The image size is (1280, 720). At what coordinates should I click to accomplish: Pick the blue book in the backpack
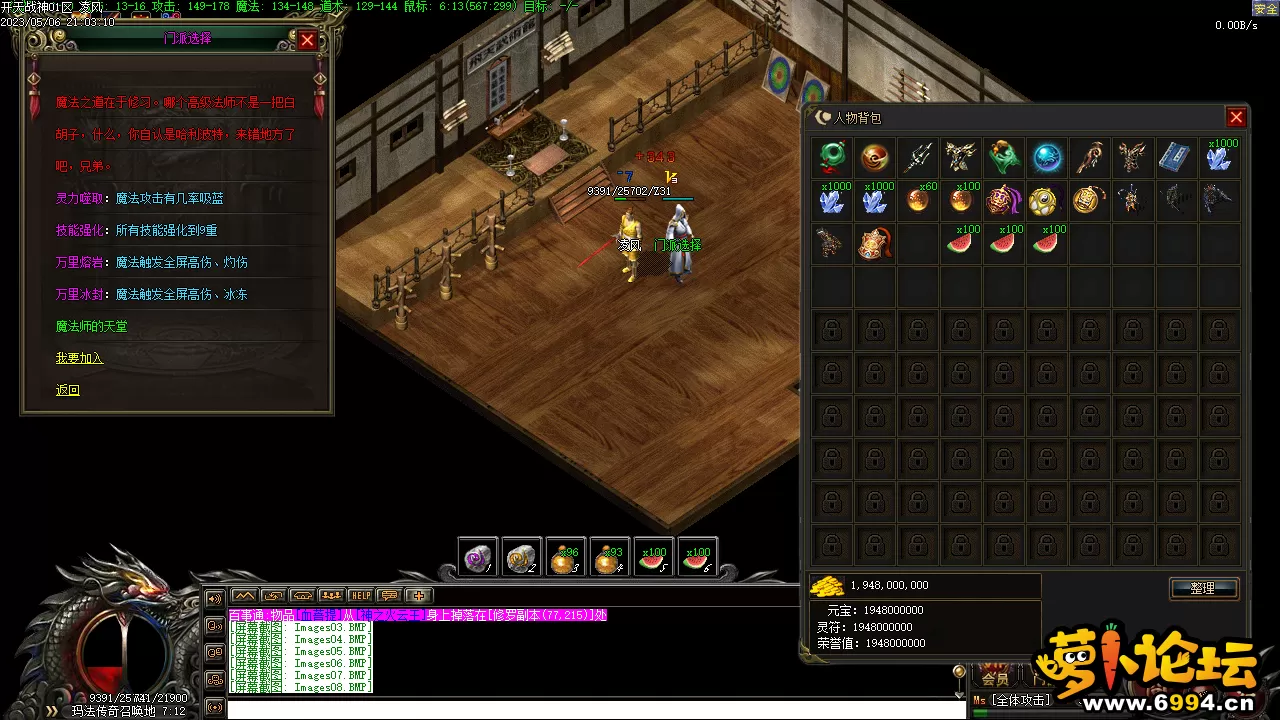click(x=1174, y=157)
